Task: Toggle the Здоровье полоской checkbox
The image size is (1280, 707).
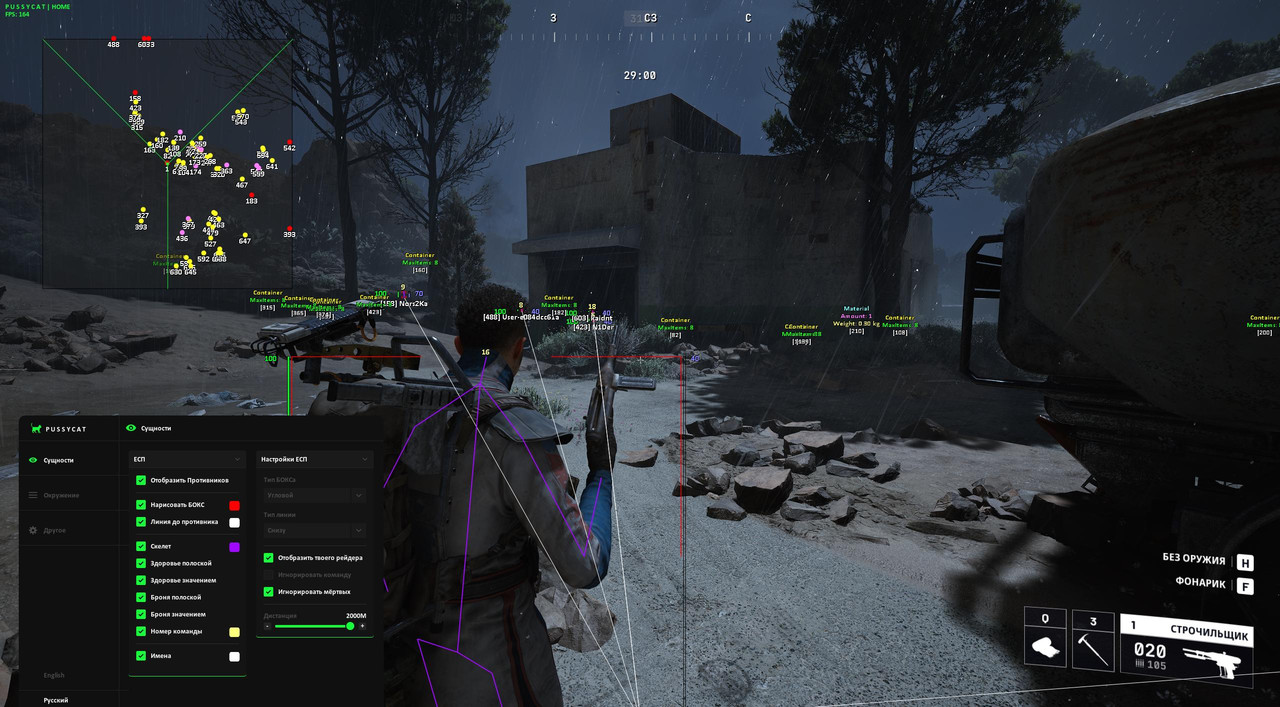Action: click(141, 563)
